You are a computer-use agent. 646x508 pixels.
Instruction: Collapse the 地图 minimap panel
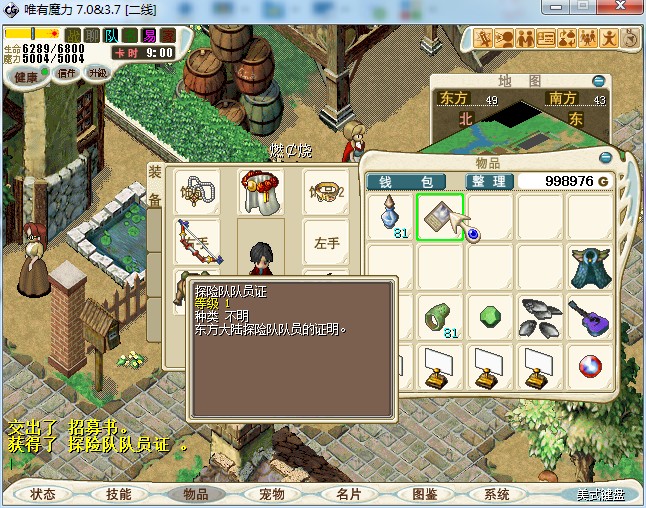(x=598, y=80)
